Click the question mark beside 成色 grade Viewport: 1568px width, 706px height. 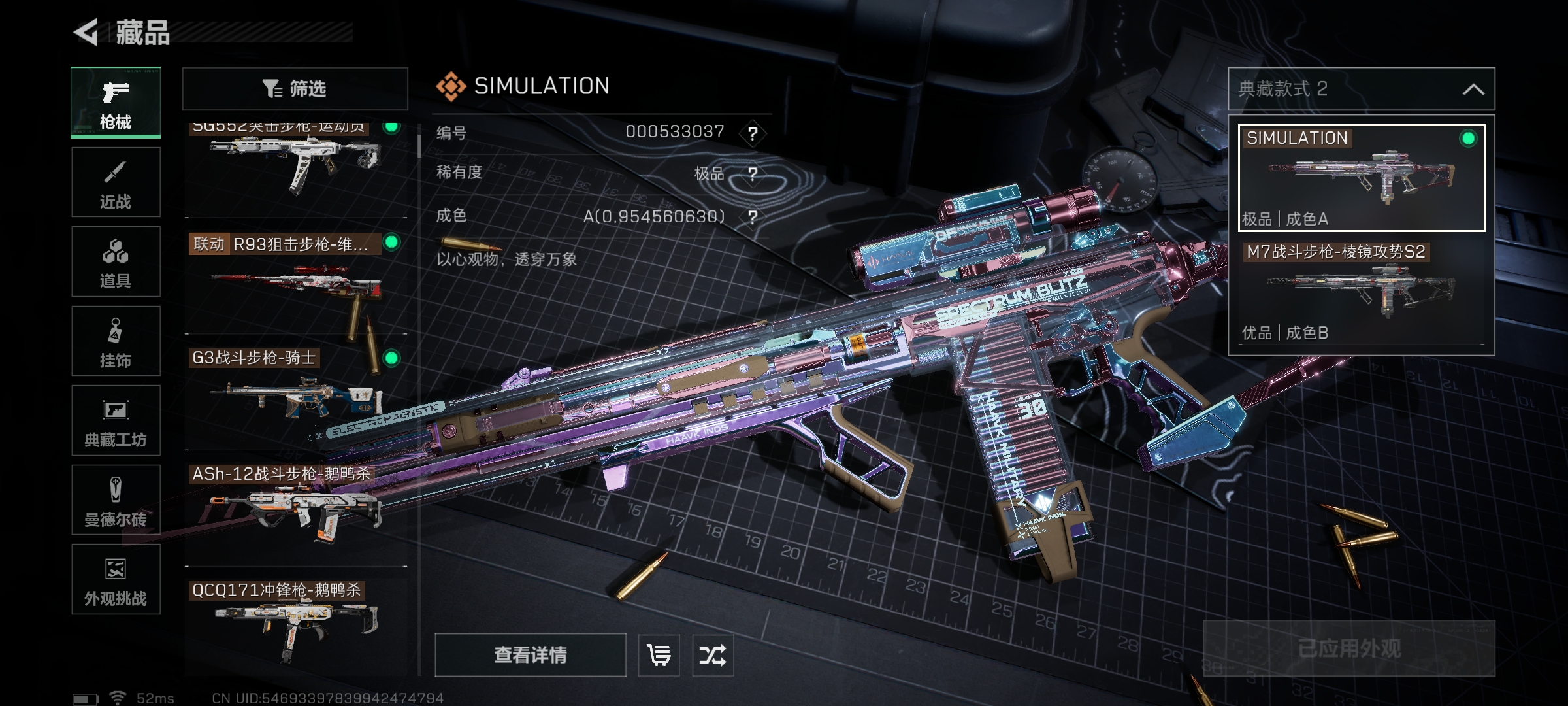753,217
